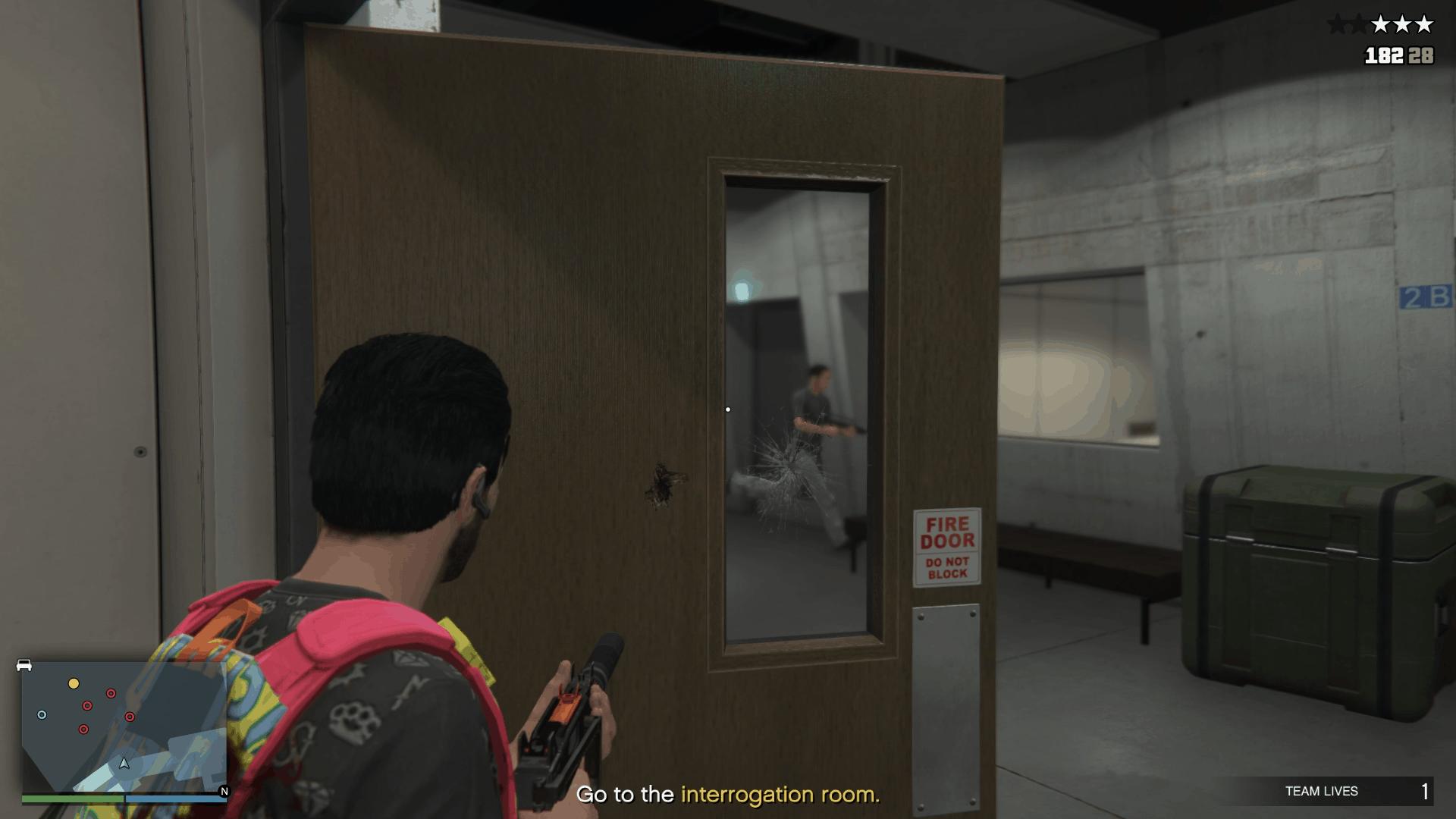Click the blue armor bar under the minimap
The width and height of the screenshot is (1456, 819).
tap(177, 799)
